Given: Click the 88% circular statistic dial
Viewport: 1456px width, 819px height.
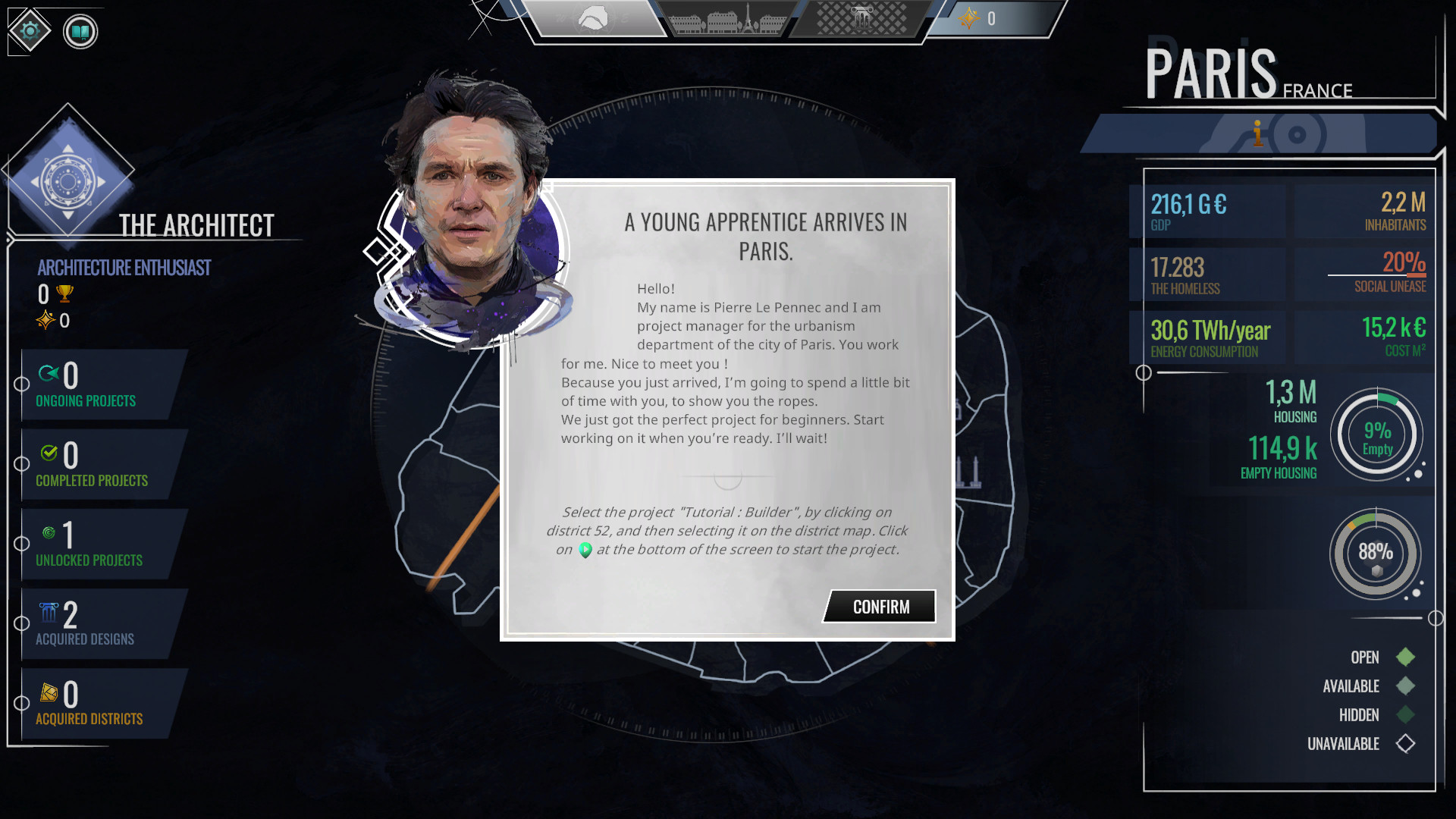Looking at the screenshot, I should coord(1376,554).
